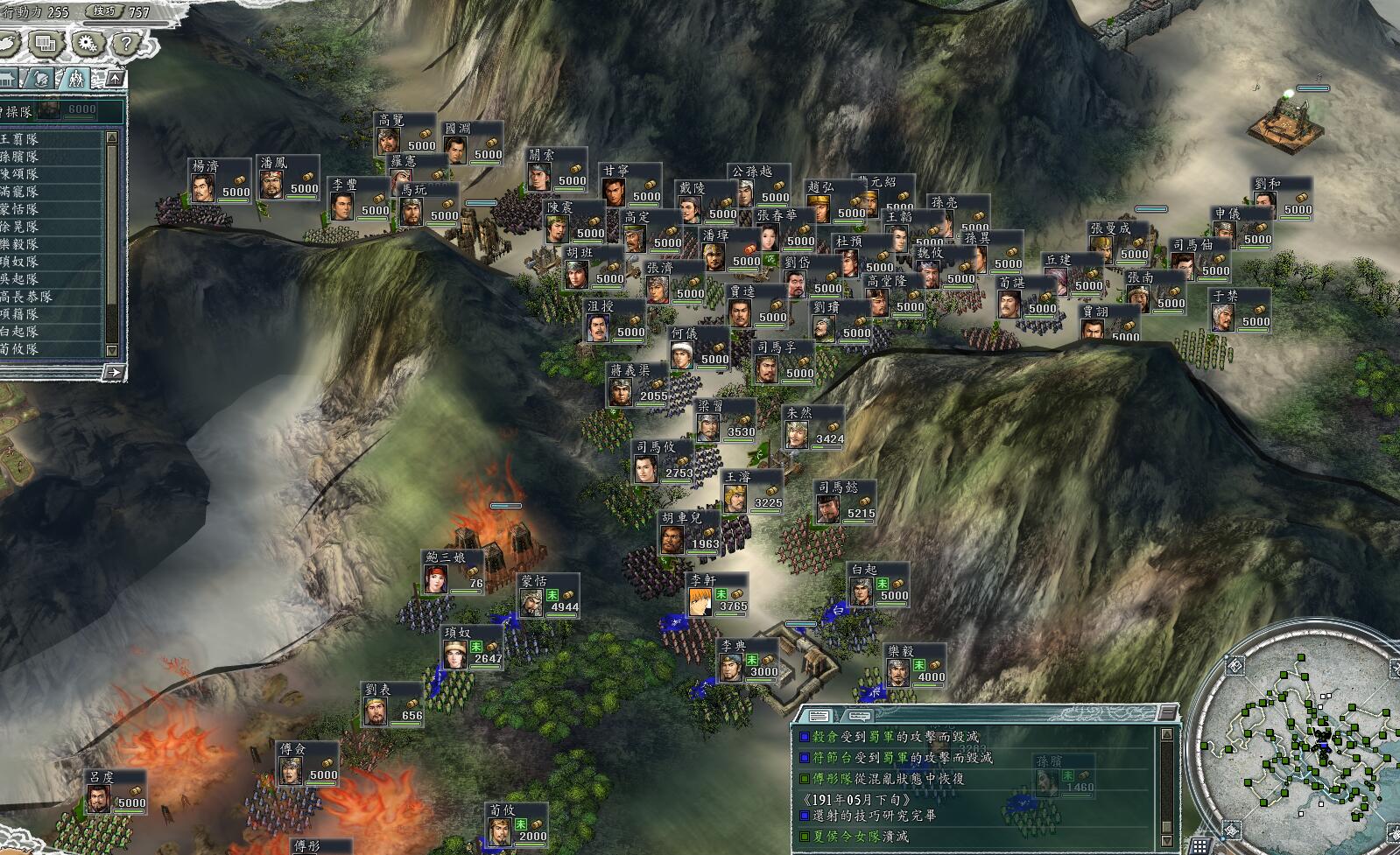Viewport: 1400px width, 855px height.
Task: Click the map overview icon in the top-left toolbar
Action: point(7,42)
